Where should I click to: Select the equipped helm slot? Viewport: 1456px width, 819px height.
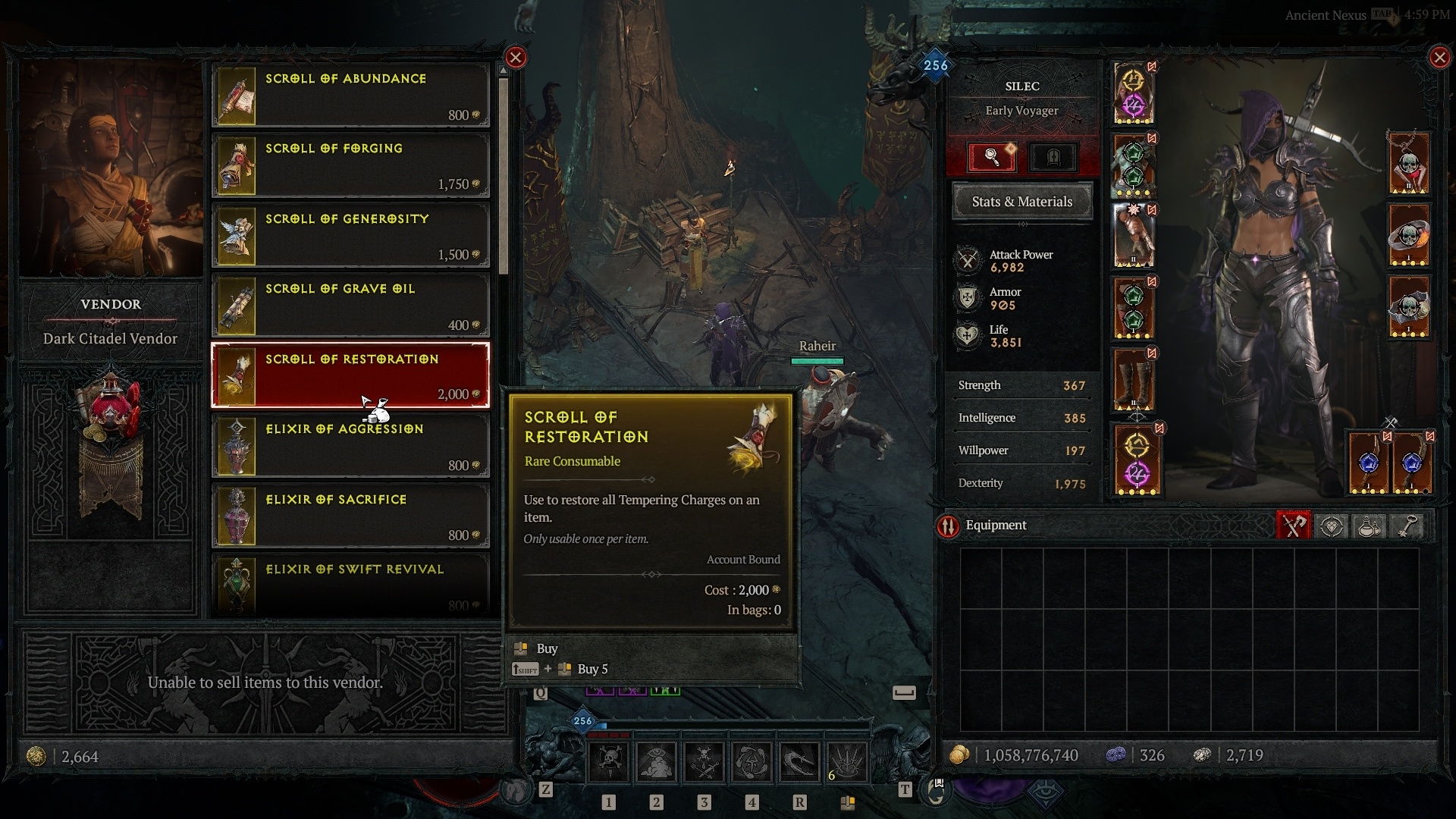tap(1134, 93)
